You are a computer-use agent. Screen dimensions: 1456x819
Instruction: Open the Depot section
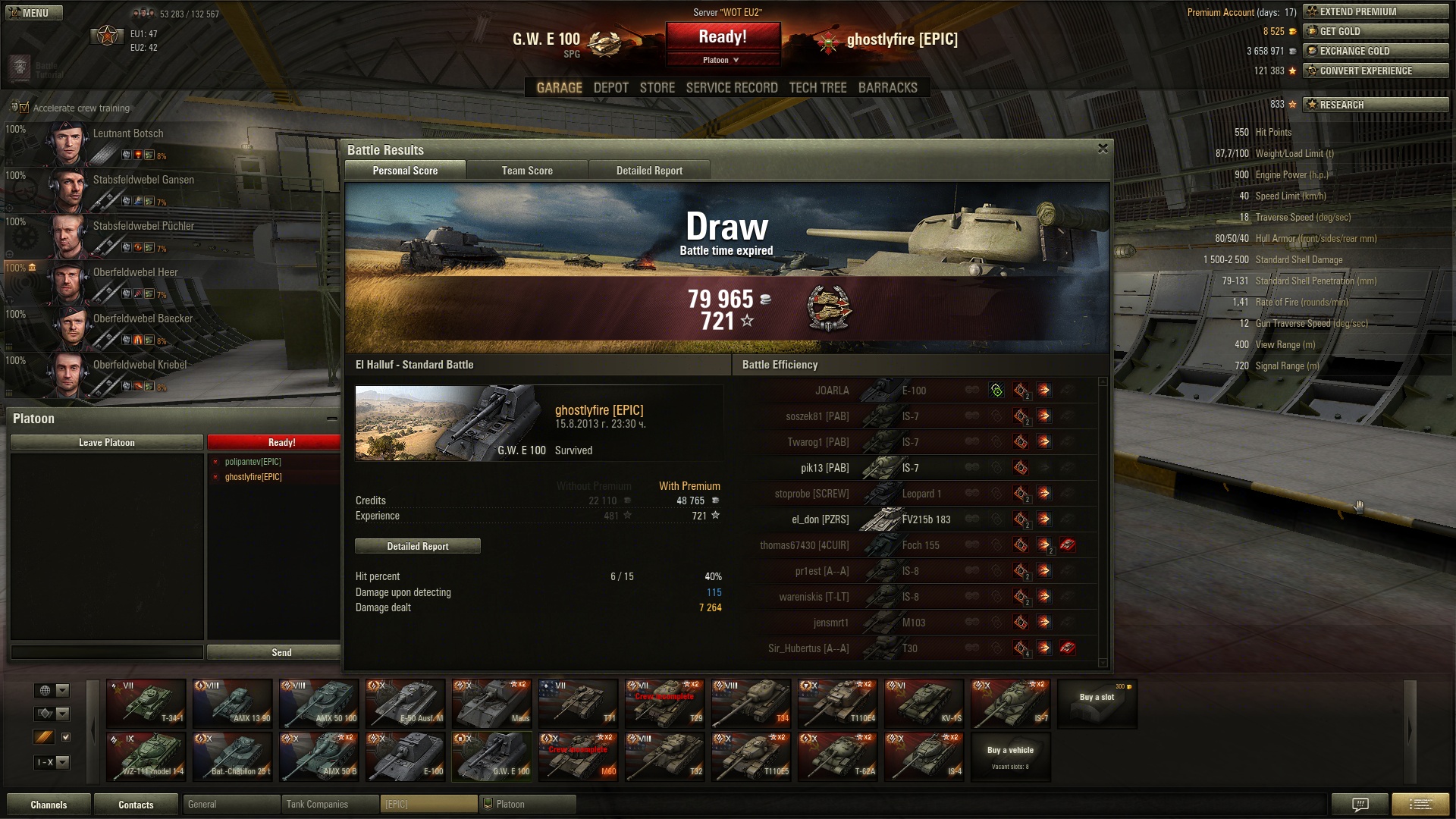pyautogui.click(x=610, y=88)
